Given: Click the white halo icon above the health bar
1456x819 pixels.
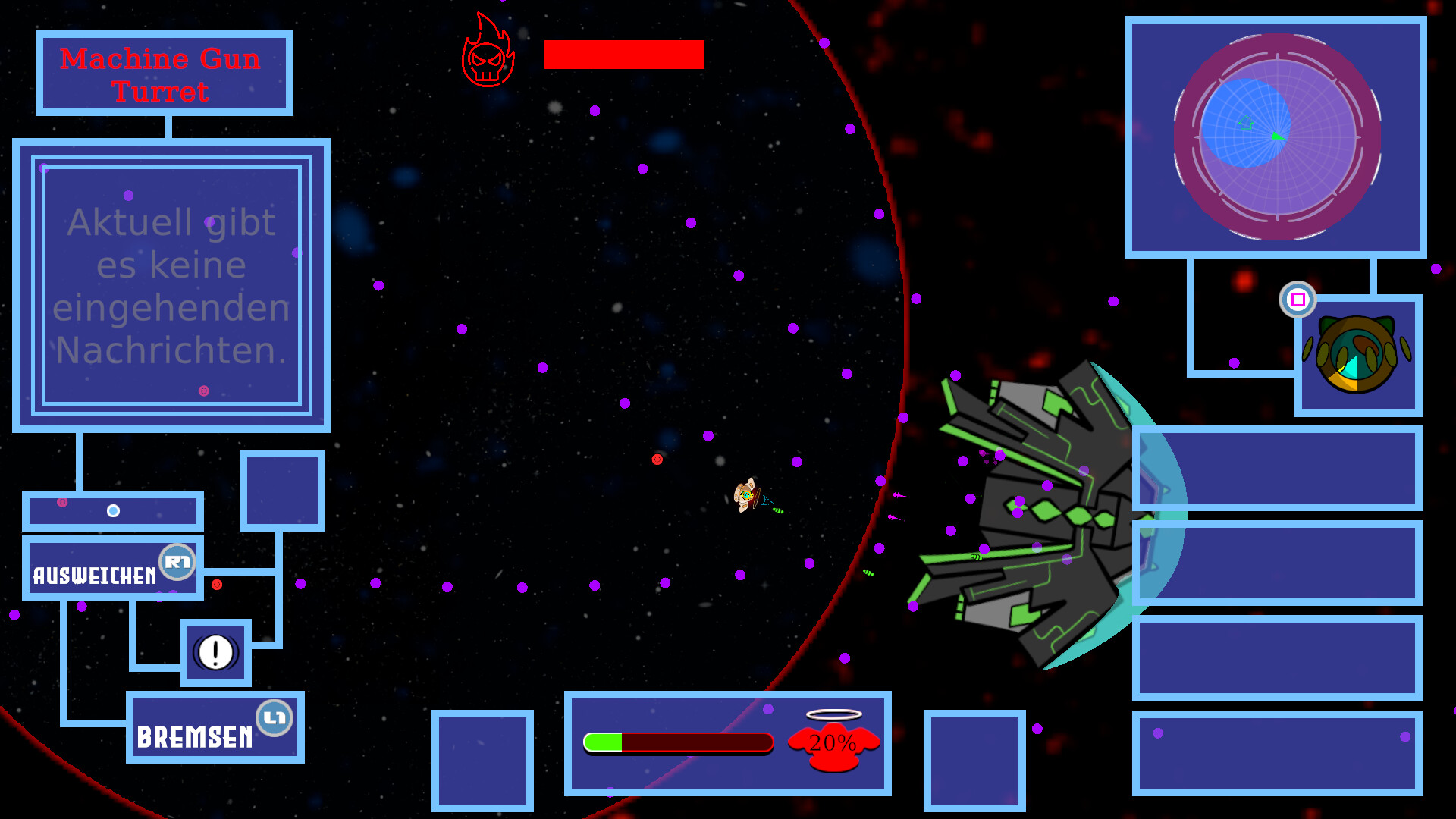Looking at the screenshot, I should (834, 714).
